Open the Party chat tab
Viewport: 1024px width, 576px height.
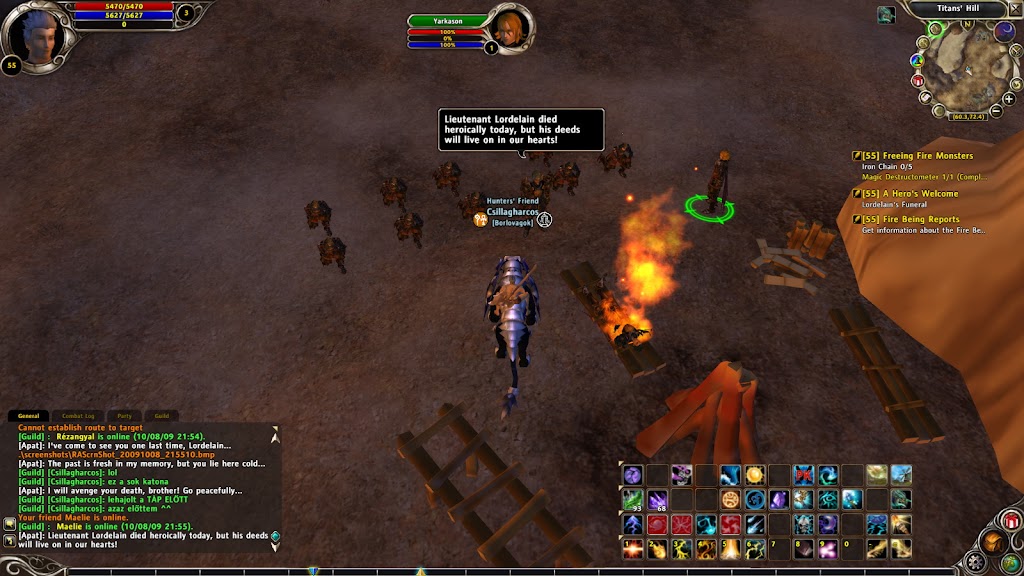pos(124,416)
